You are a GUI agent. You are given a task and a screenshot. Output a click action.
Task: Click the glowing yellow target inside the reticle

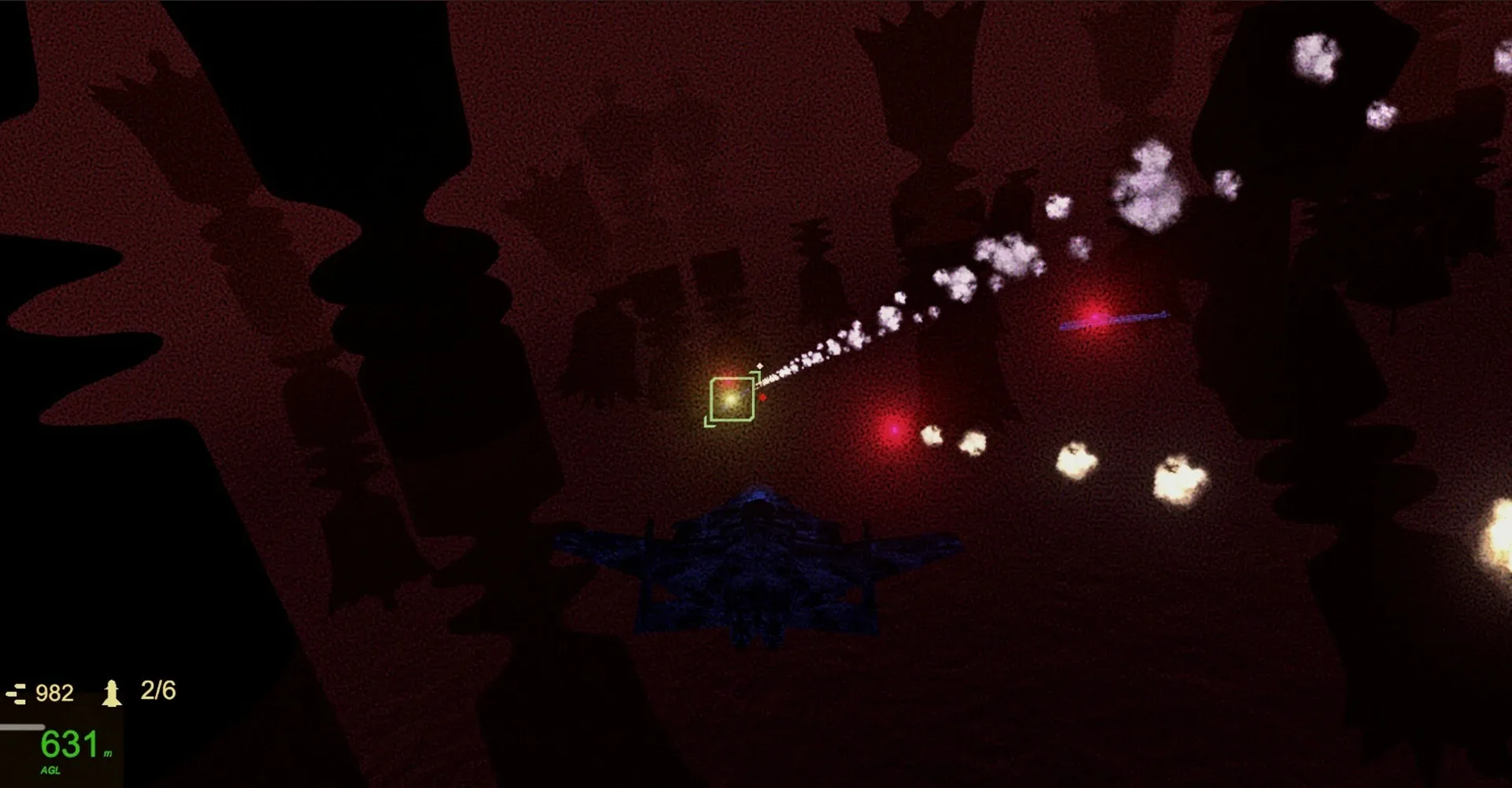click(730, 400)
